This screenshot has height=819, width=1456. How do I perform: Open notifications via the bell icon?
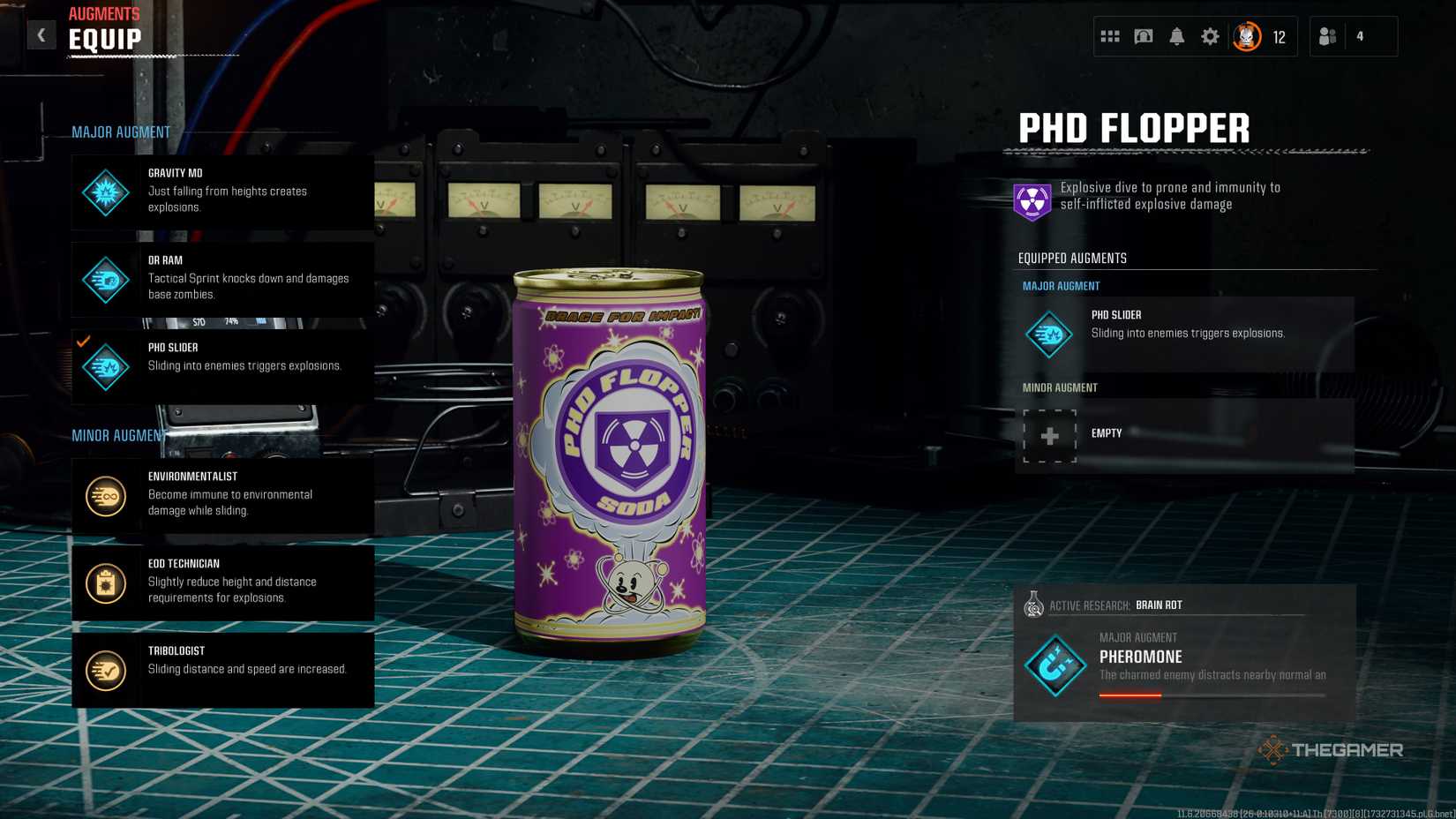[1176, 36]
